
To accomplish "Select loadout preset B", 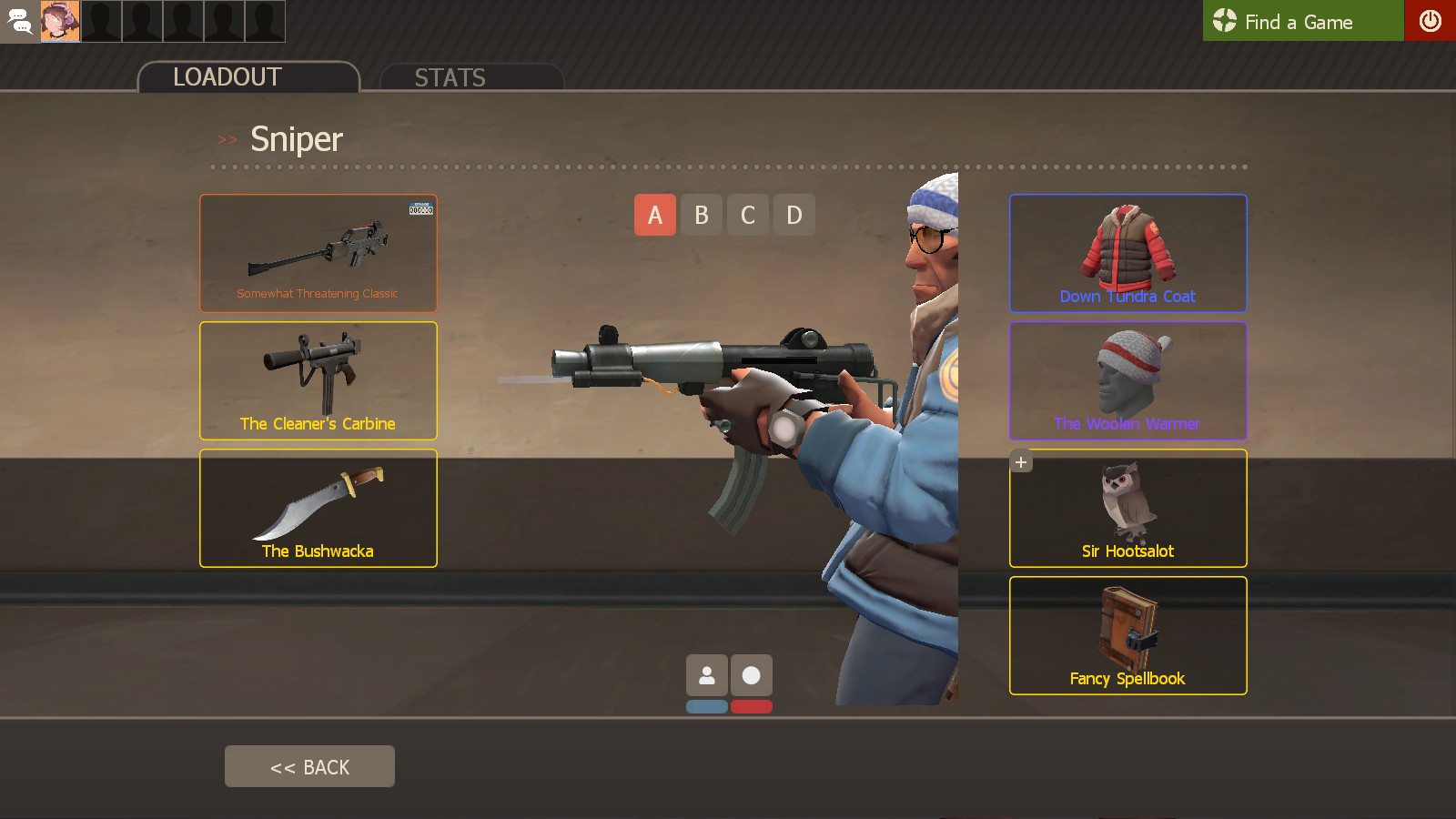I will tap(701, 215).
